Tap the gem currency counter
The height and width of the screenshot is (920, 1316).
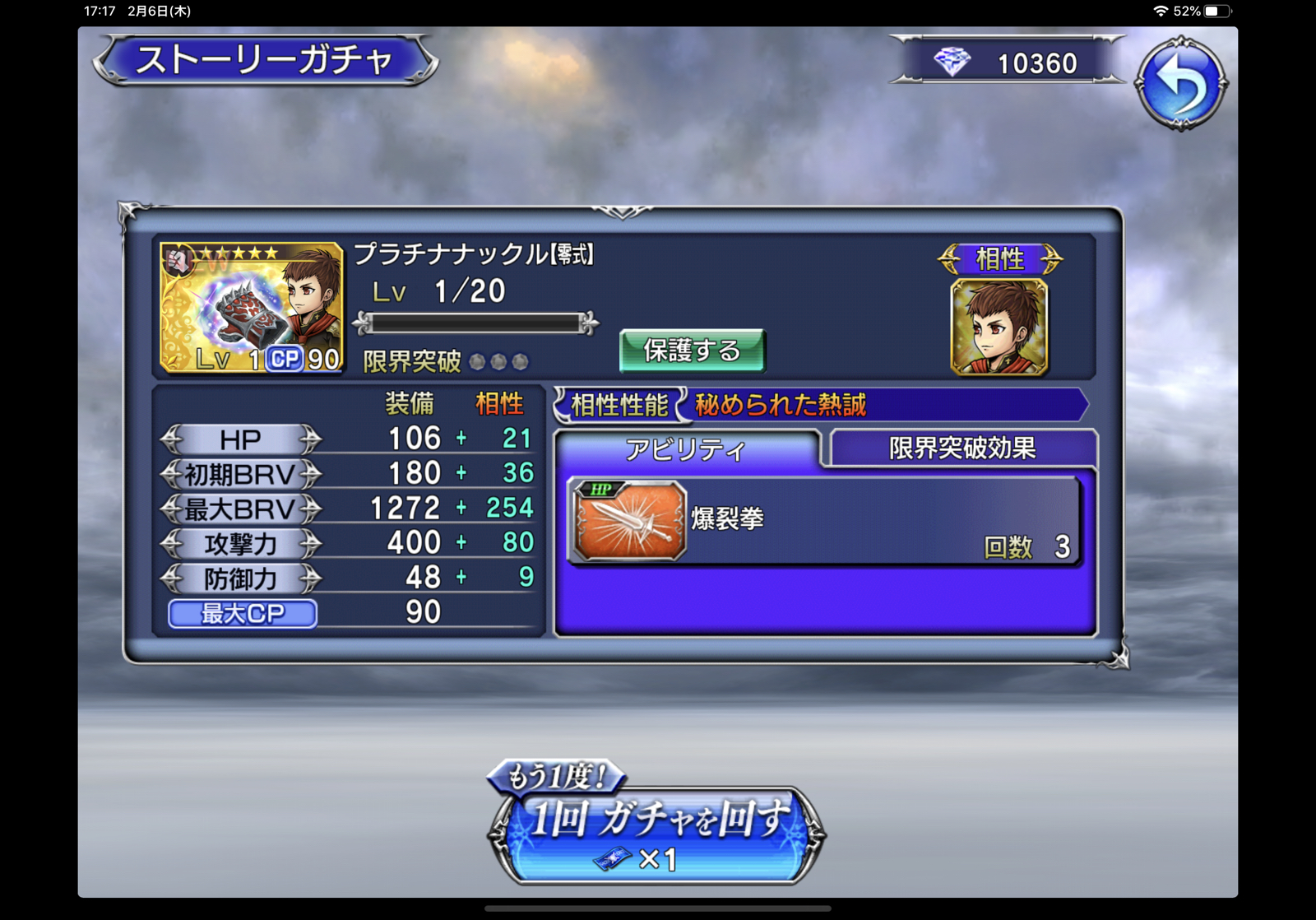[1008, 63]
